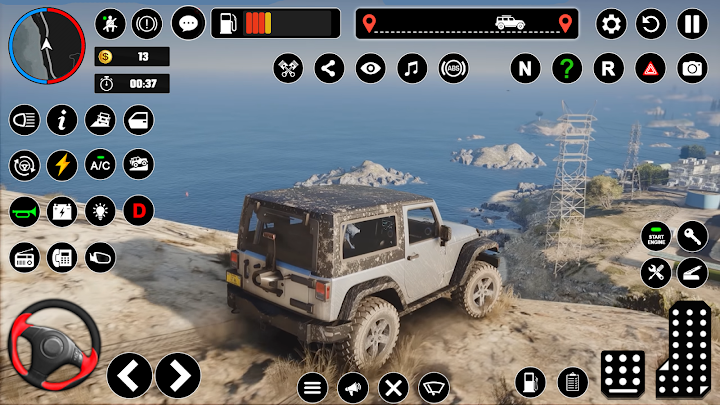Open the share icon

tap(329, 68)
